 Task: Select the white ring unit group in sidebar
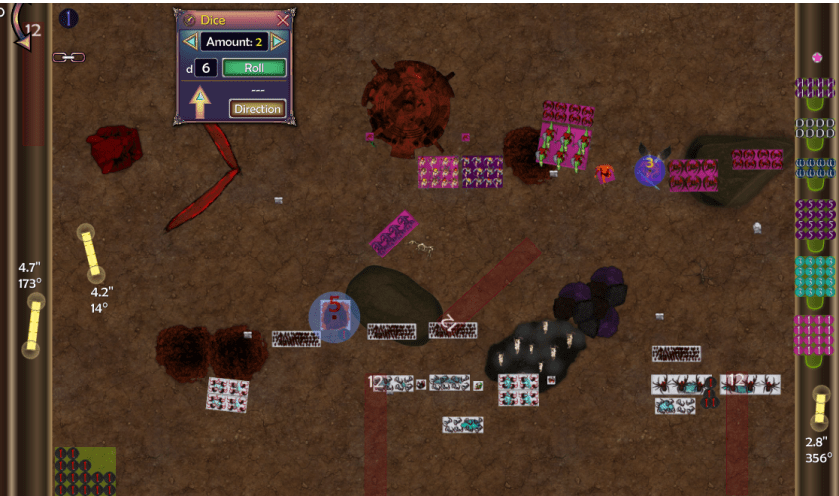[815, 128]
